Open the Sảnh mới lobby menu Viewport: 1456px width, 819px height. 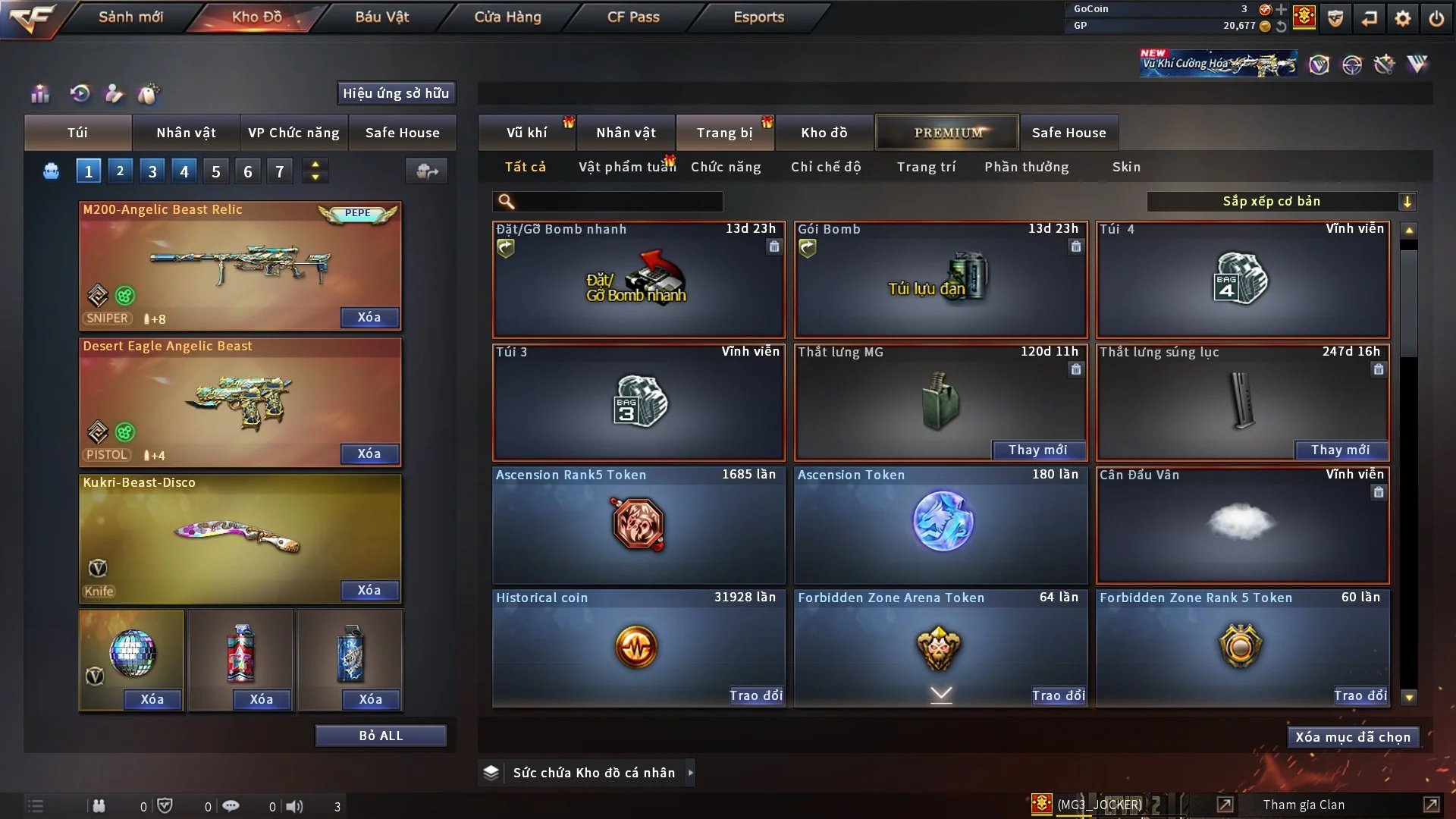pos(130,17)
